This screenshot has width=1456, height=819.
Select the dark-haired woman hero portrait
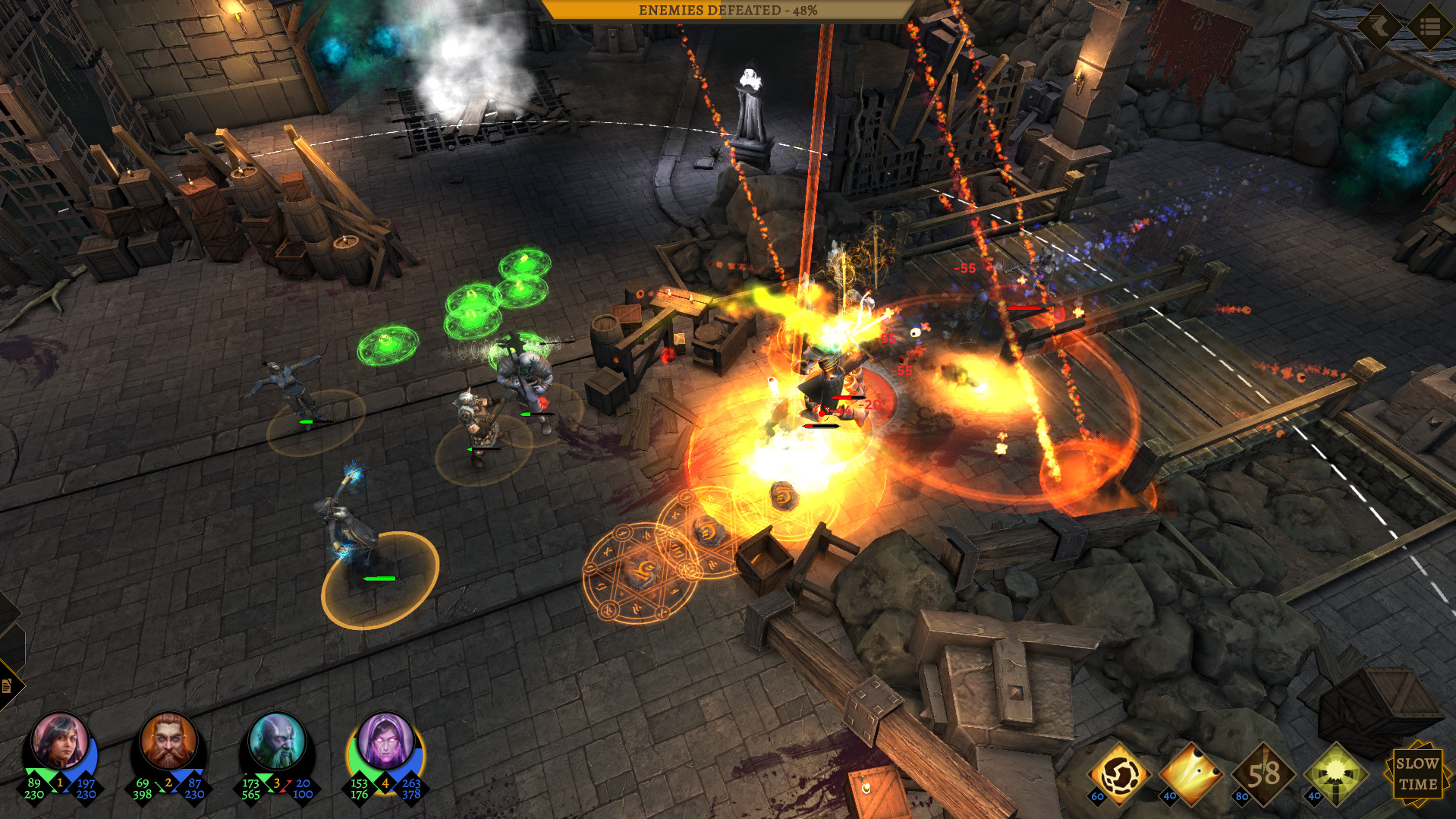pos(59,742)
